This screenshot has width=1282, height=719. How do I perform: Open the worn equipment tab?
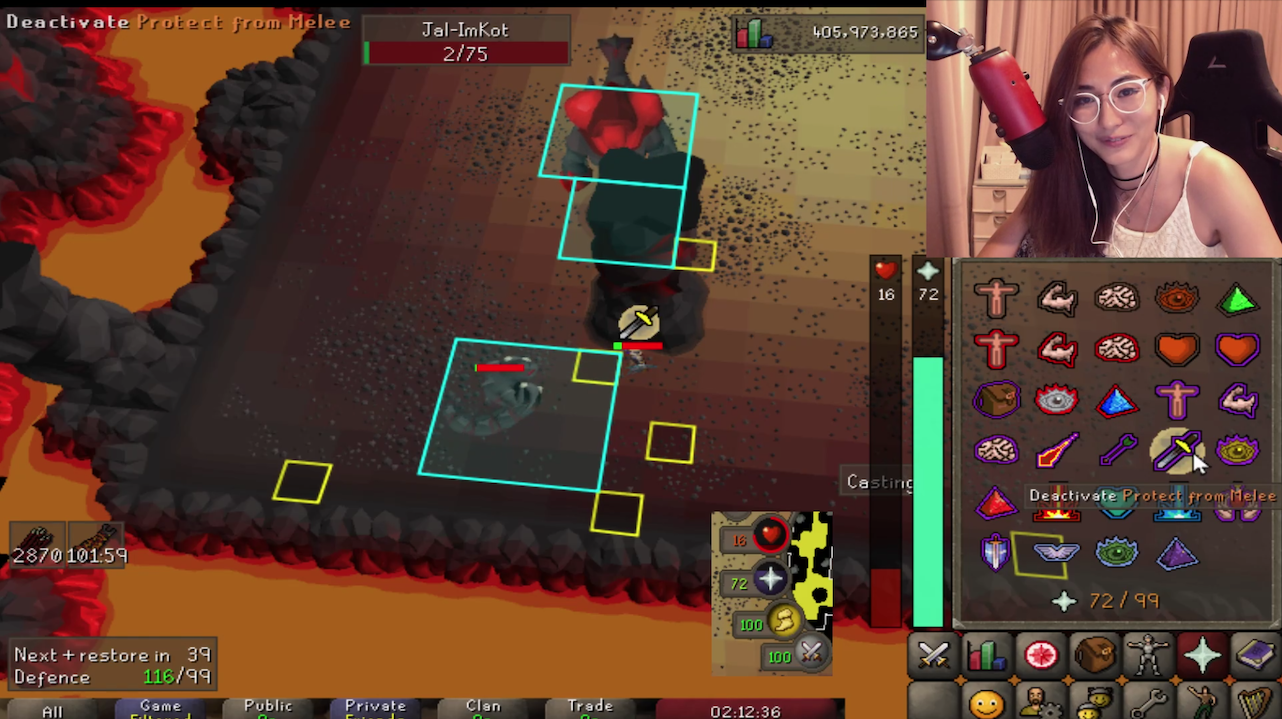tap(1148, 655)
